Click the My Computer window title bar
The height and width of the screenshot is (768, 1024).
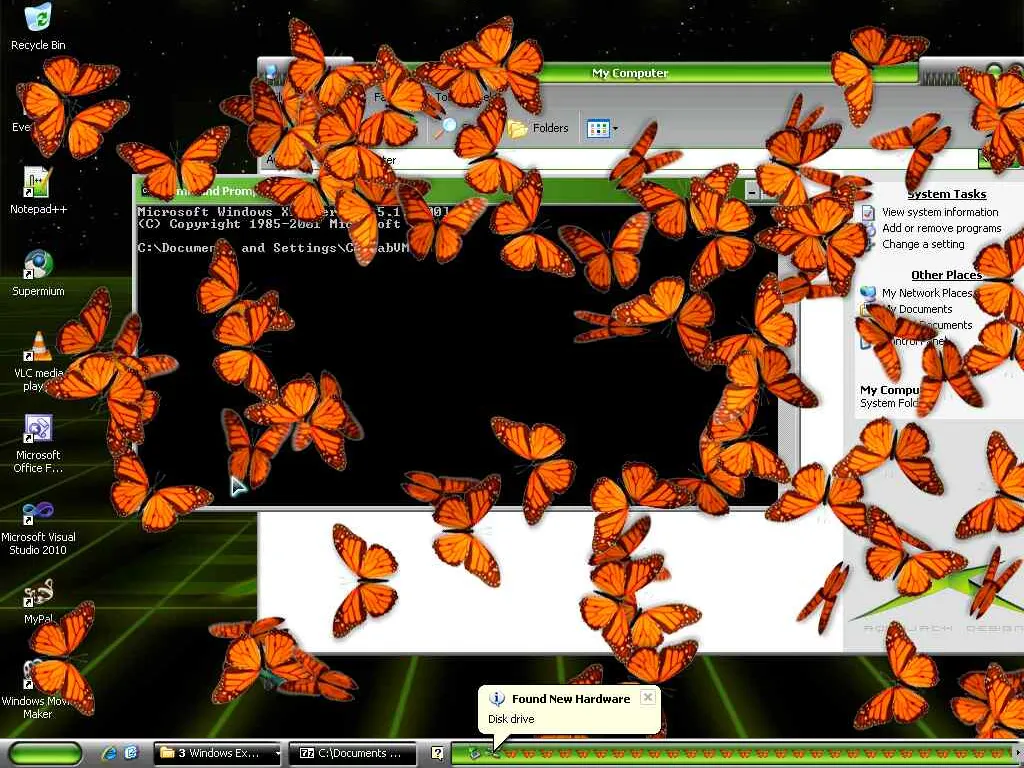point(630,73)
